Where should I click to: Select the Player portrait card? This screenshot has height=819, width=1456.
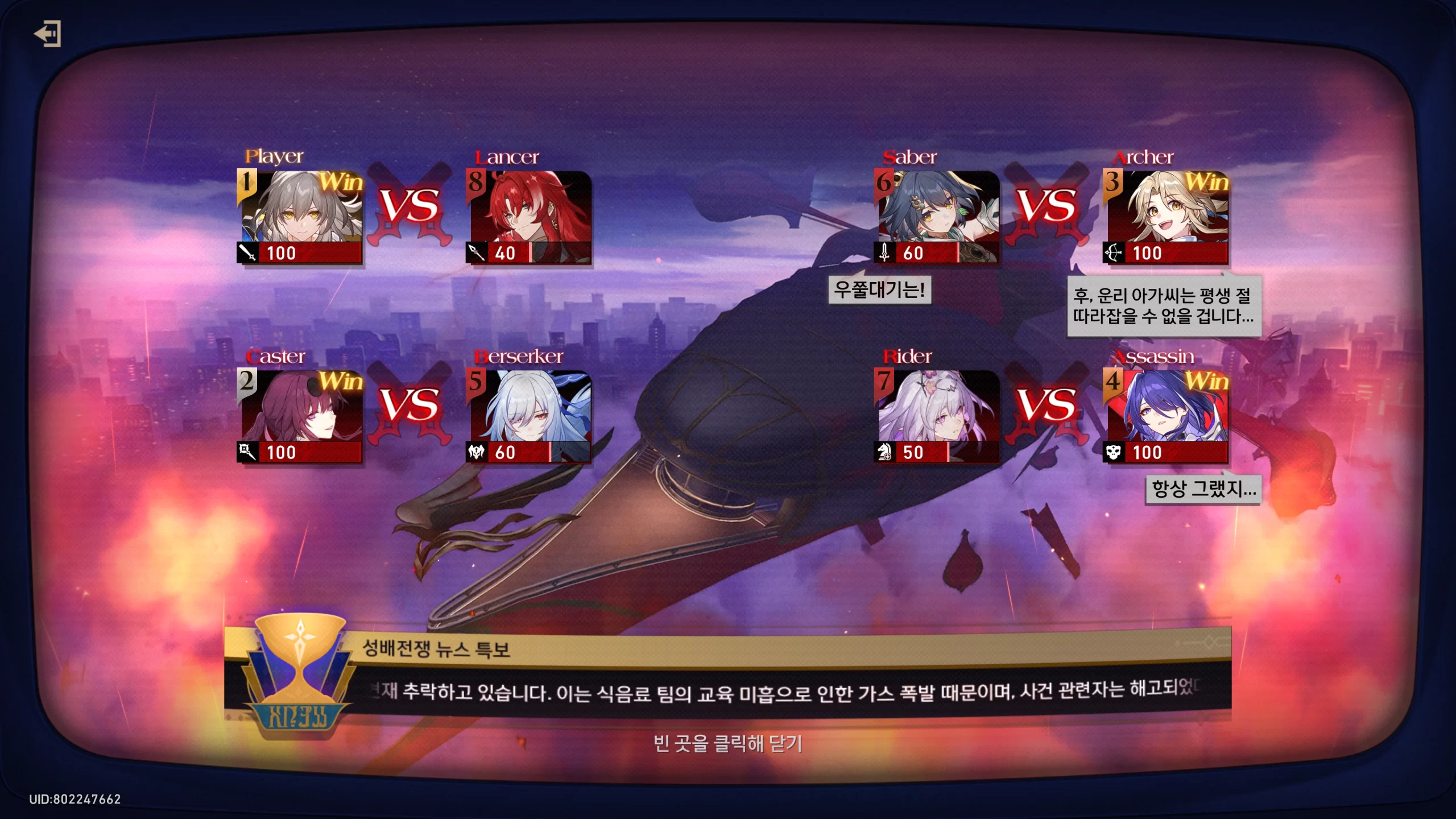tap(300, 217)
